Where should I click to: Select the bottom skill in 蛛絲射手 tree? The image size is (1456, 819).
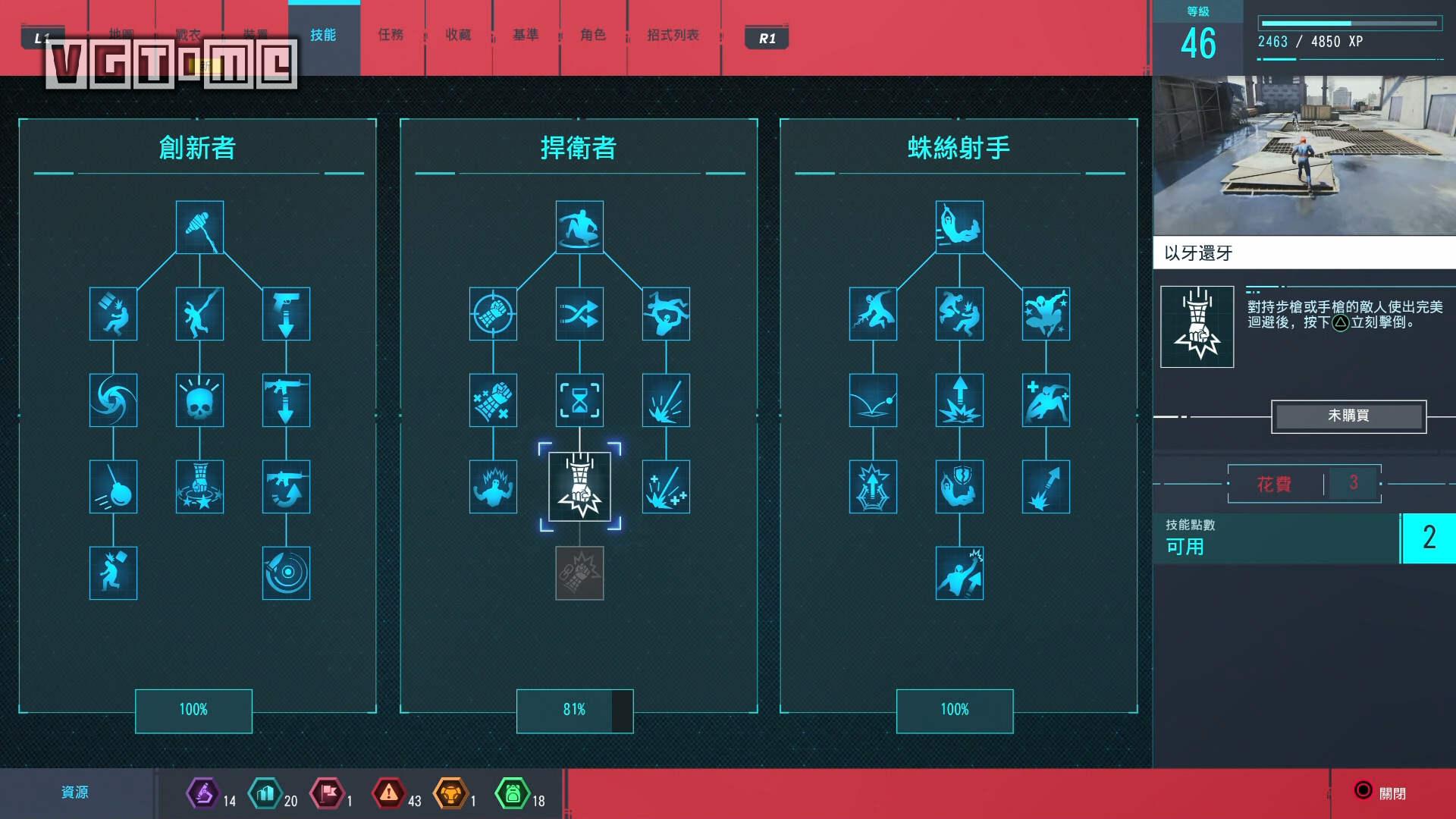pos(959,573)
